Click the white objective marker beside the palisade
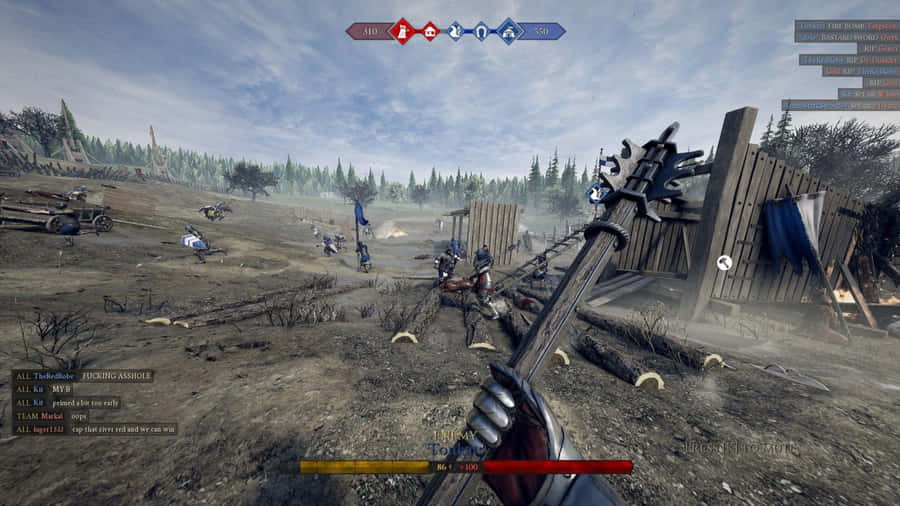Viewport: 900px width, 506px height. (x=725, y=263)
